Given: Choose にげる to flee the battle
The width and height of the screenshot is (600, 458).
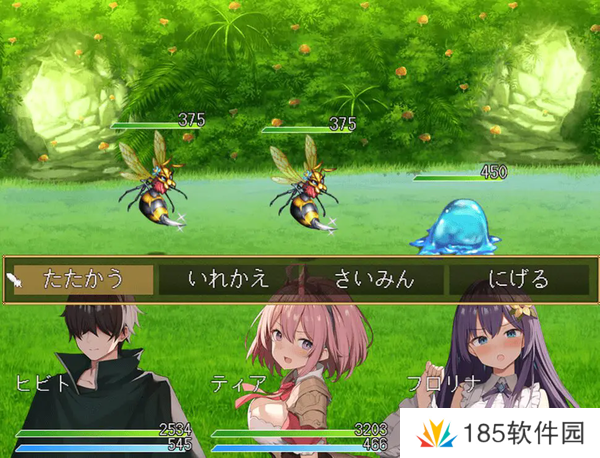Looking at the screenshot, I should coord(518,279).
